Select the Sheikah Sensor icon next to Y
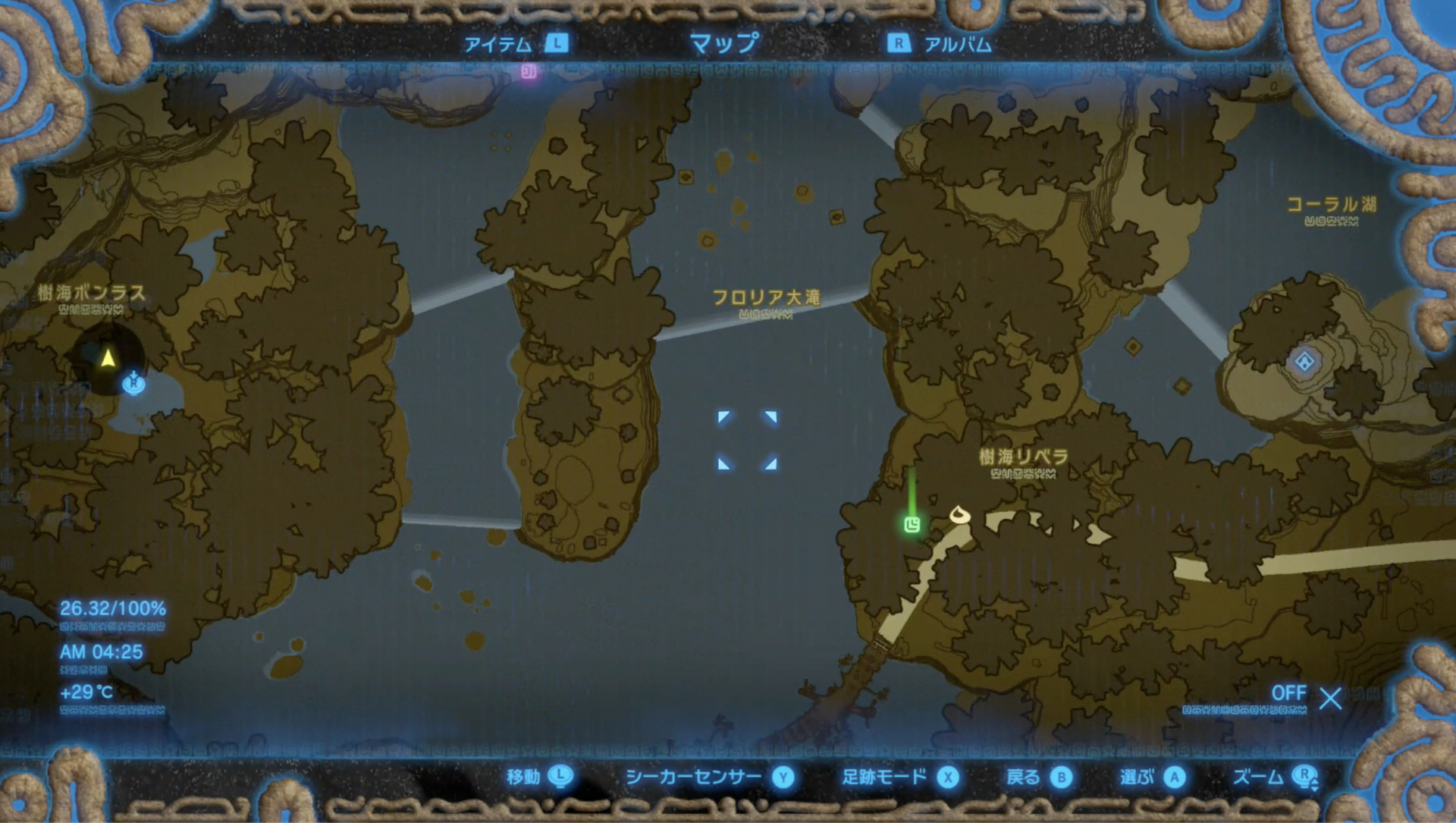This screenshot has height=823, width=1456. click(x=785, y=777)
